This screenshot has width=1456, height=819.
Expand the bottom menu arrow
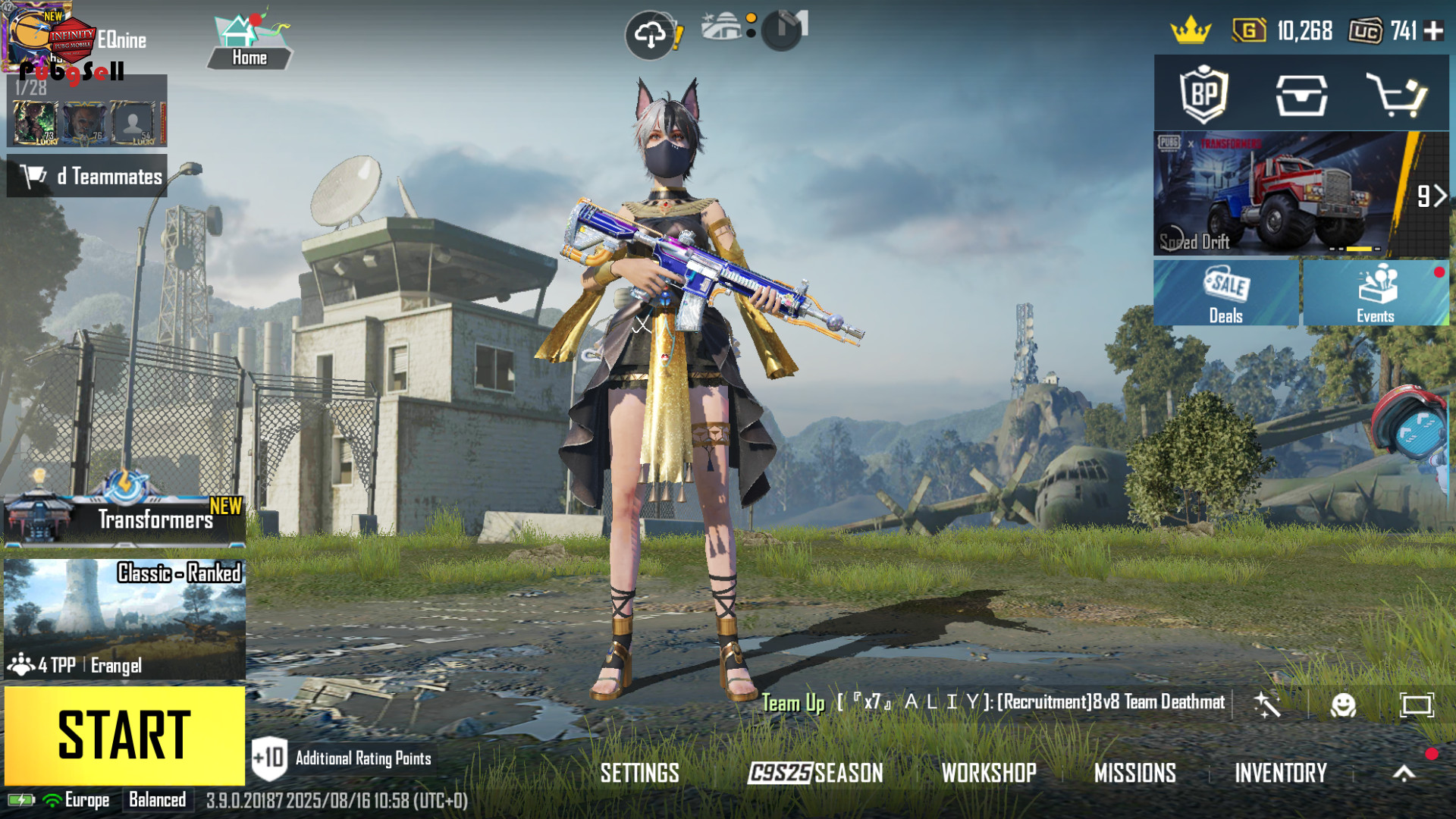click(x=1404, y=773)
